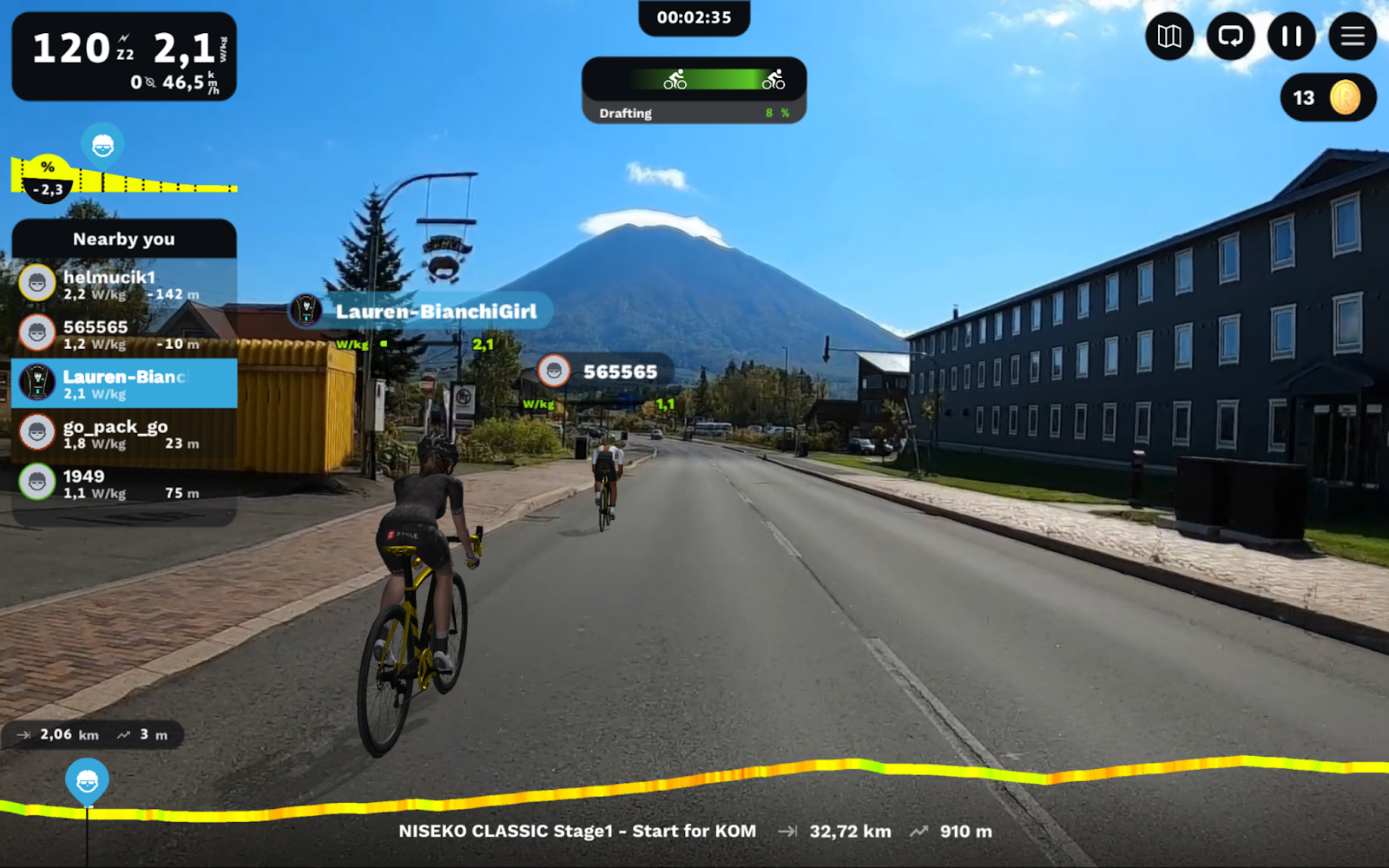Click the gold coin counter
1389x868 pixels.
pyautogui.click(x=1327, y=98)
